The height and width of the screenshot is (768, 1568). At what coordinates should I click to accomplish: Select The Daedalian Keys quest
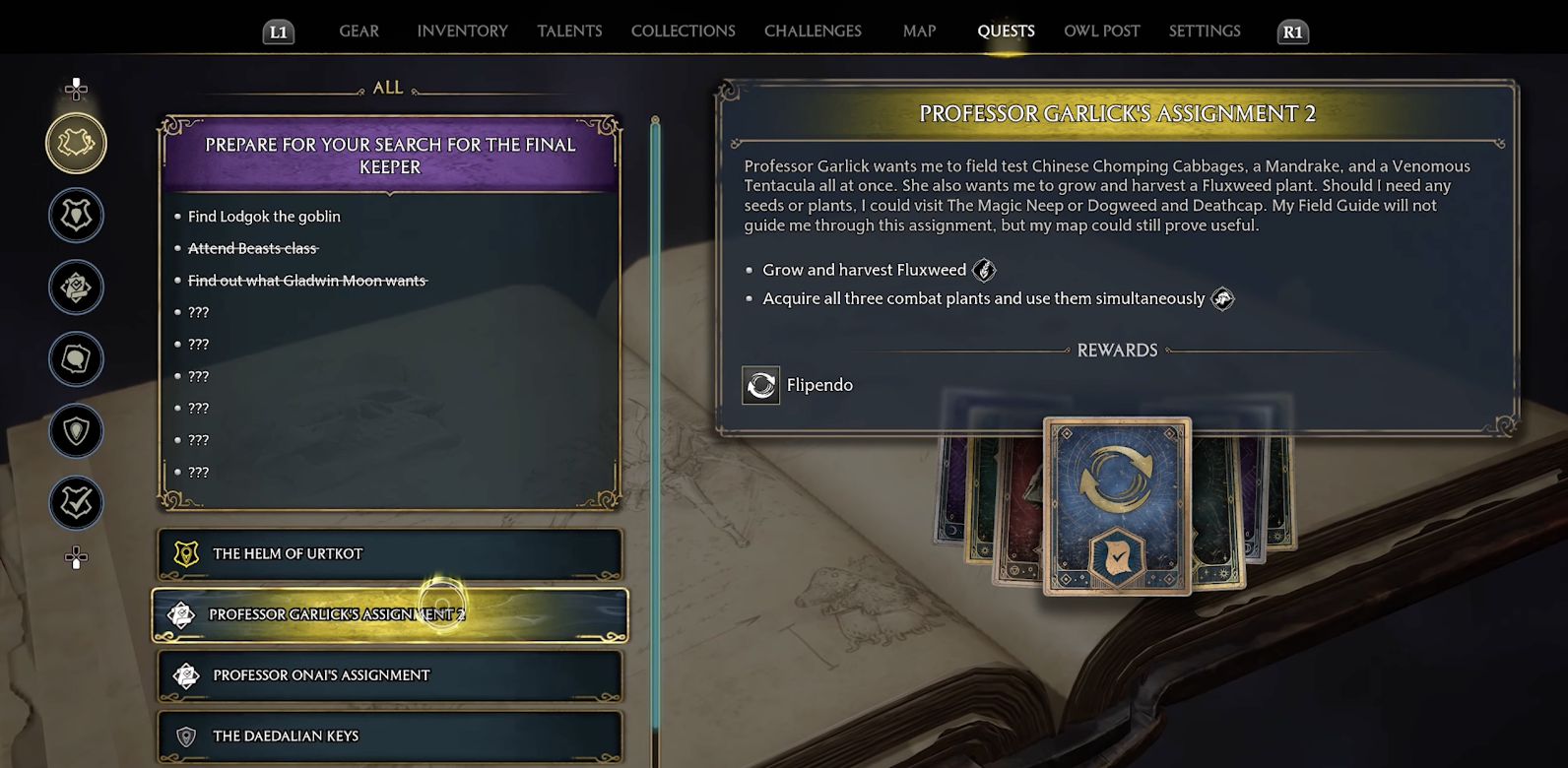[x=390, y=736]
